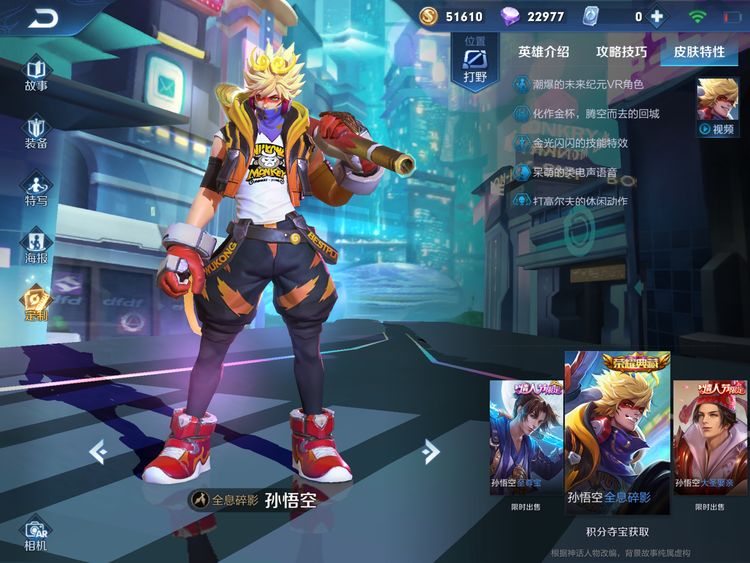Open the 故事 story section
This screenshot has width=750, height=563.
click(x=36, y=75)
